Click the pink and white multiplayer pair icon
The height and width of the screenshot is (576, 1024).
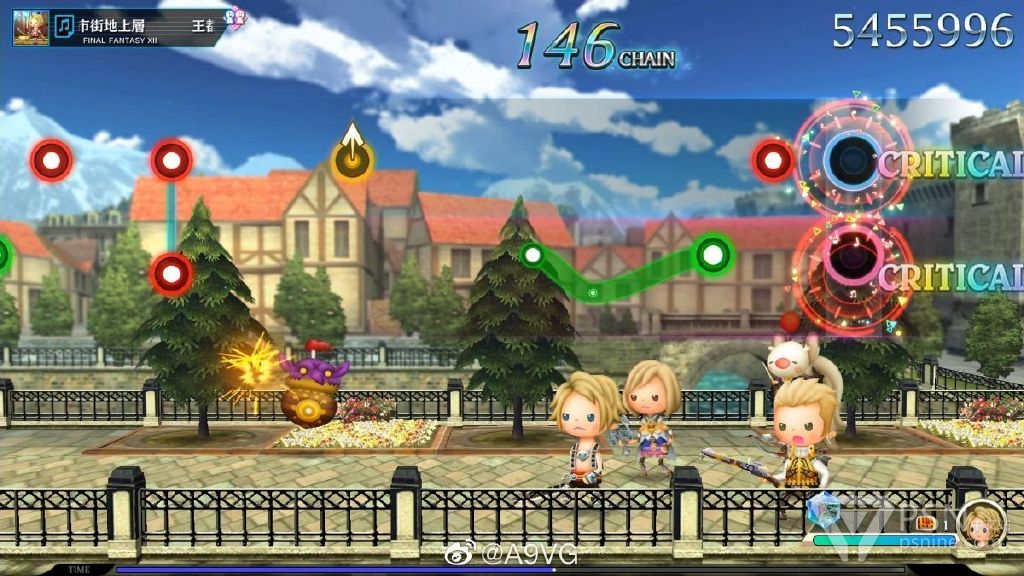coord(235,17)
